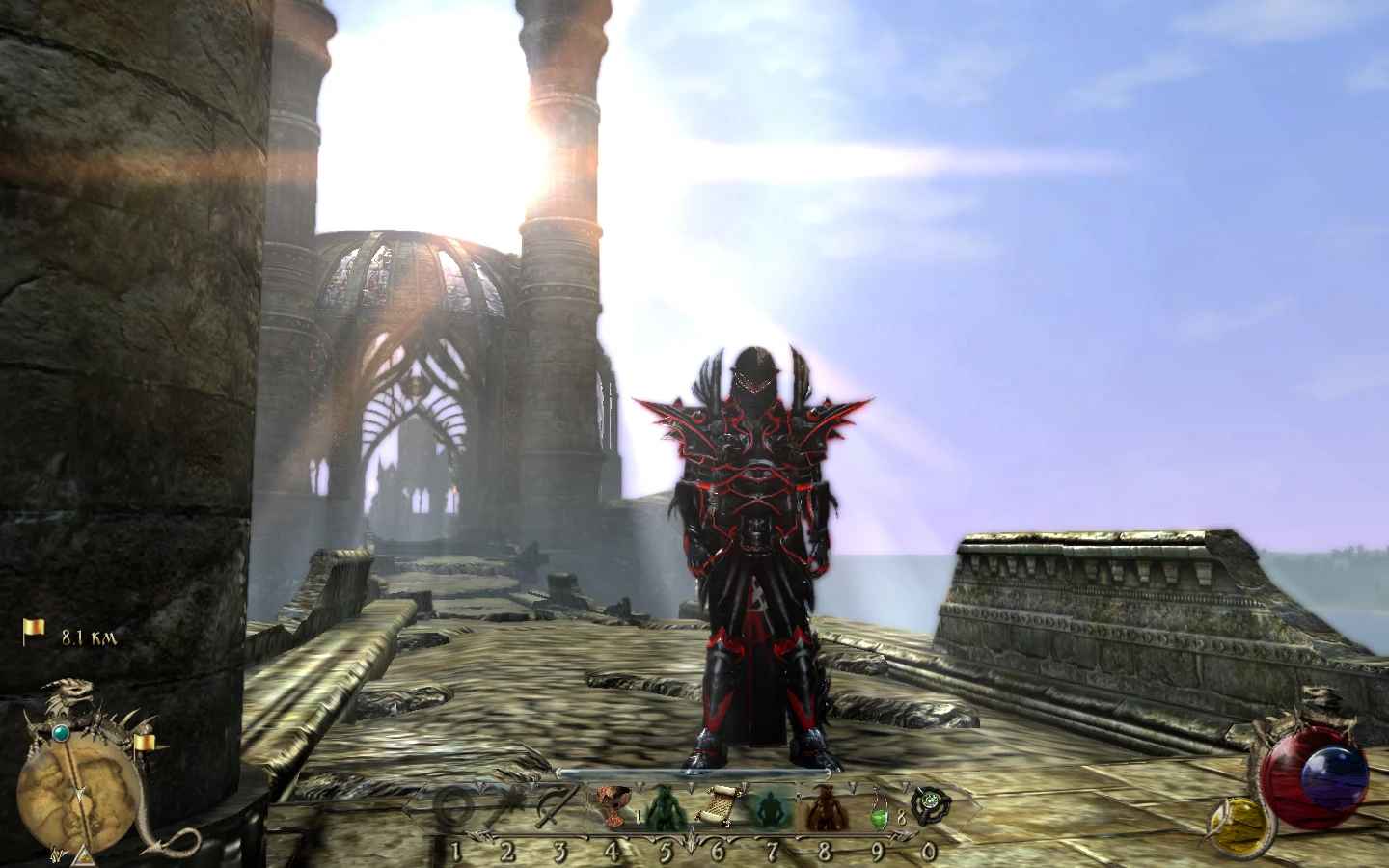Click the triangle emblem under the minimap
Screen dimensions: 1389x868
[x=86, y=856]
